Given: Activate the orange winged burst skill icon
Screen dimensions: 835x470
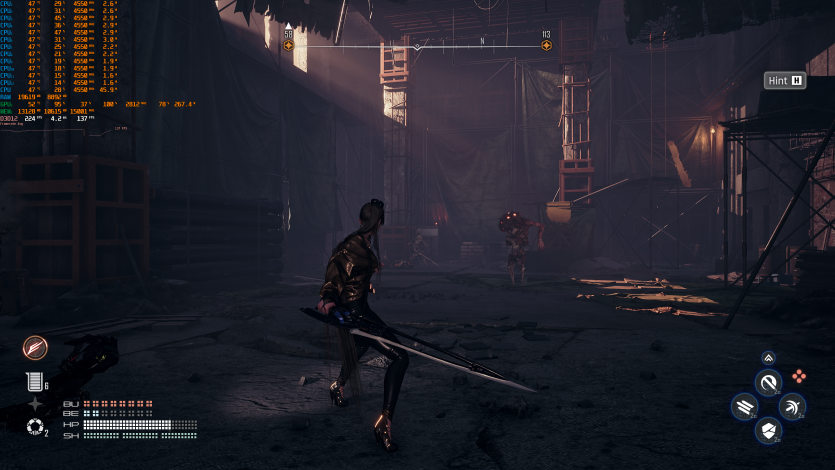Looking at the screenshot, I should coord(36,347).
